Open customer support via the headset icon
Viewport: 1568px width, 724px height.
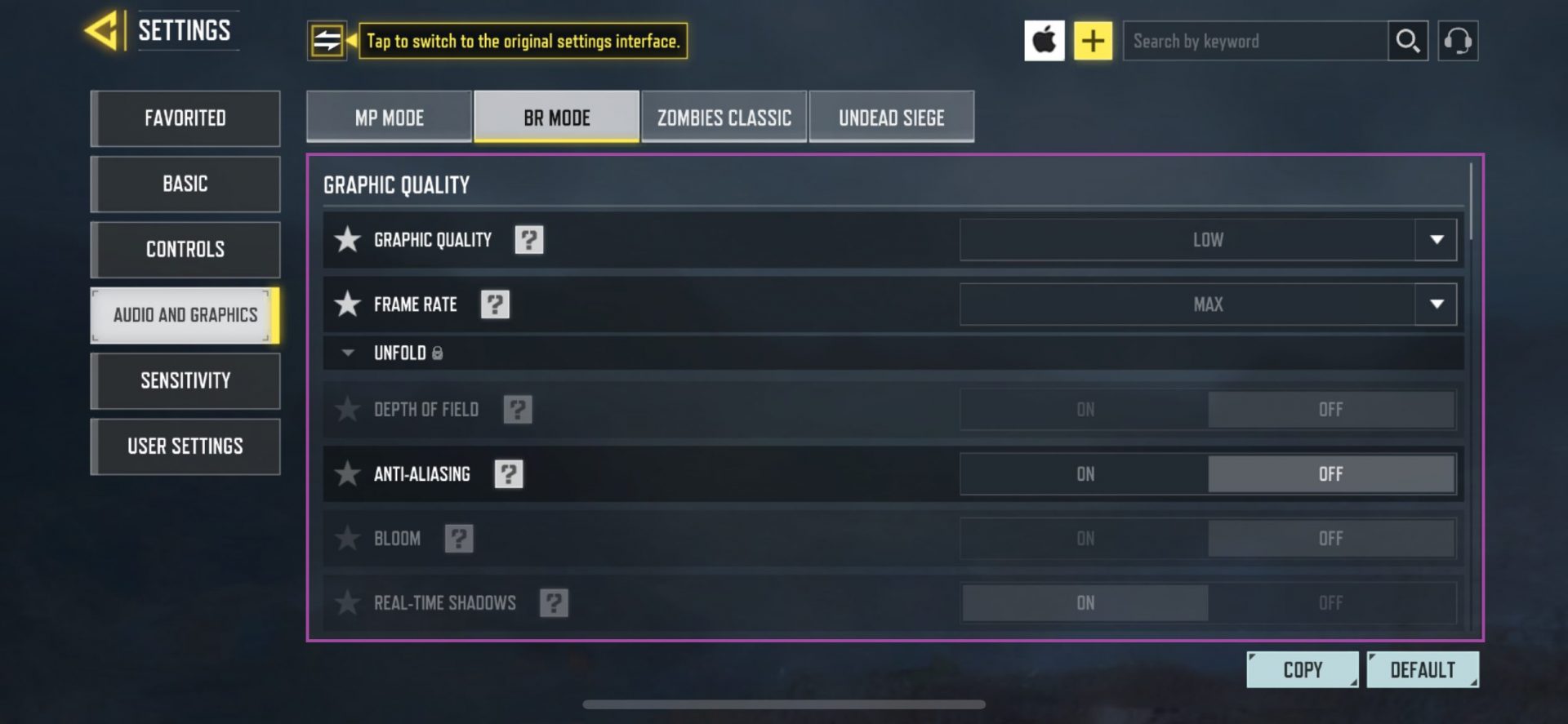coord(1459,40)
